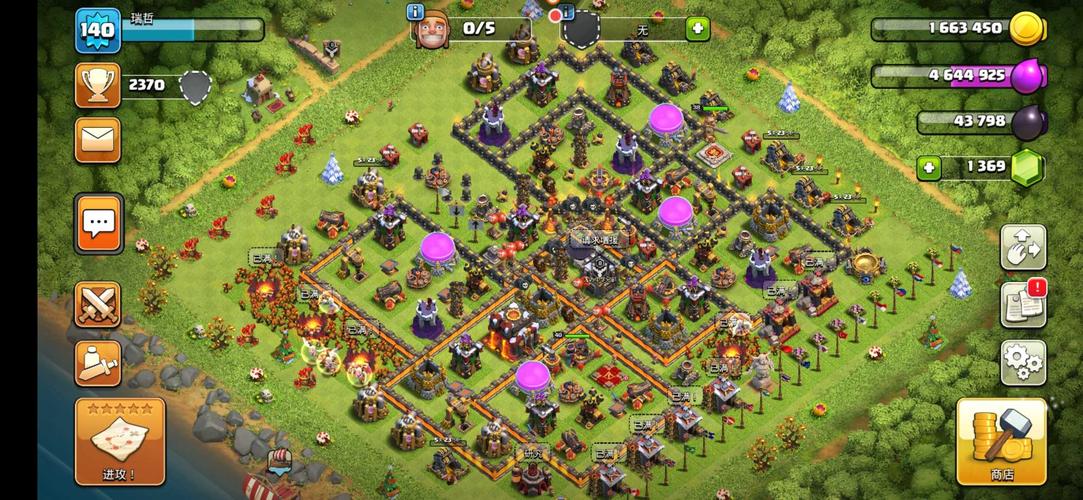The width and height of the screenshot is (1083, 500).
Task: Open the chat speech bubble
Action: pyautogui.click(x=97, y=223)
